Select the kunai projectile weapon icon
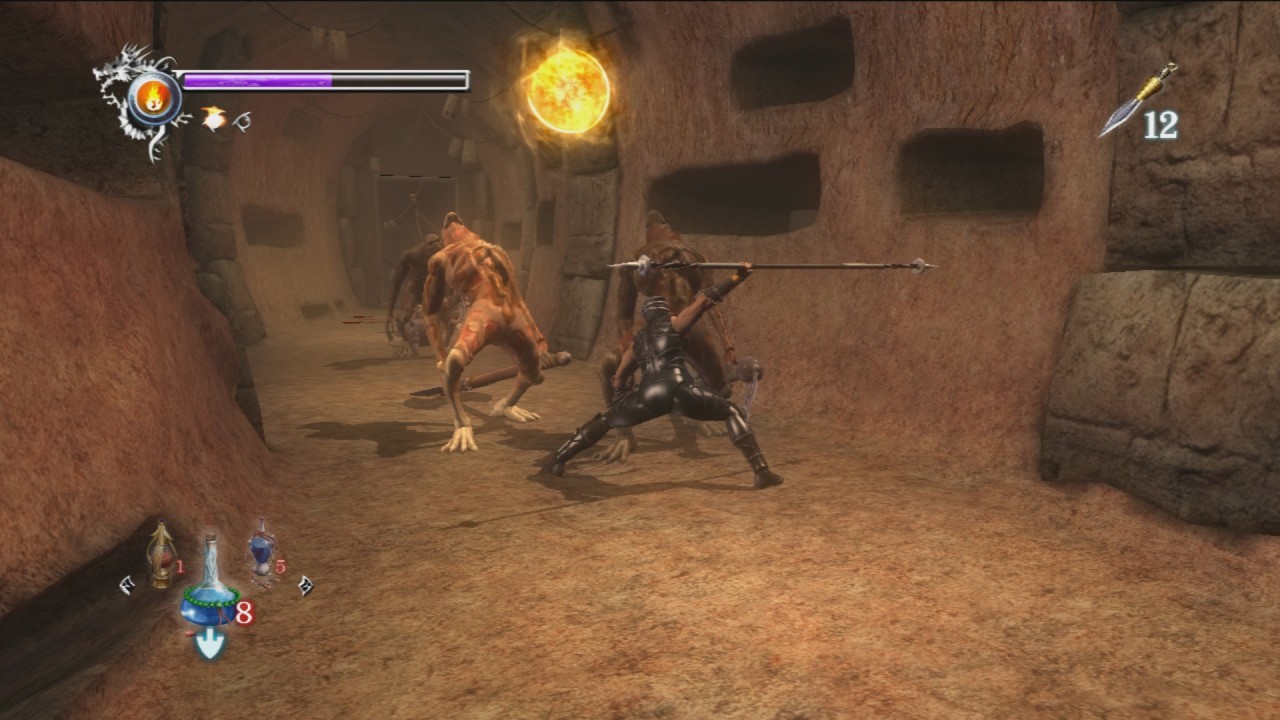 1139,99
